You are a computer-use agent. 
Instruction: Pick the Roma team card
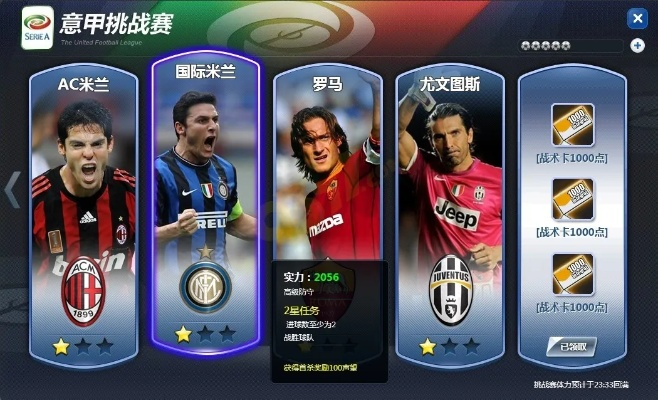point(326,170)
